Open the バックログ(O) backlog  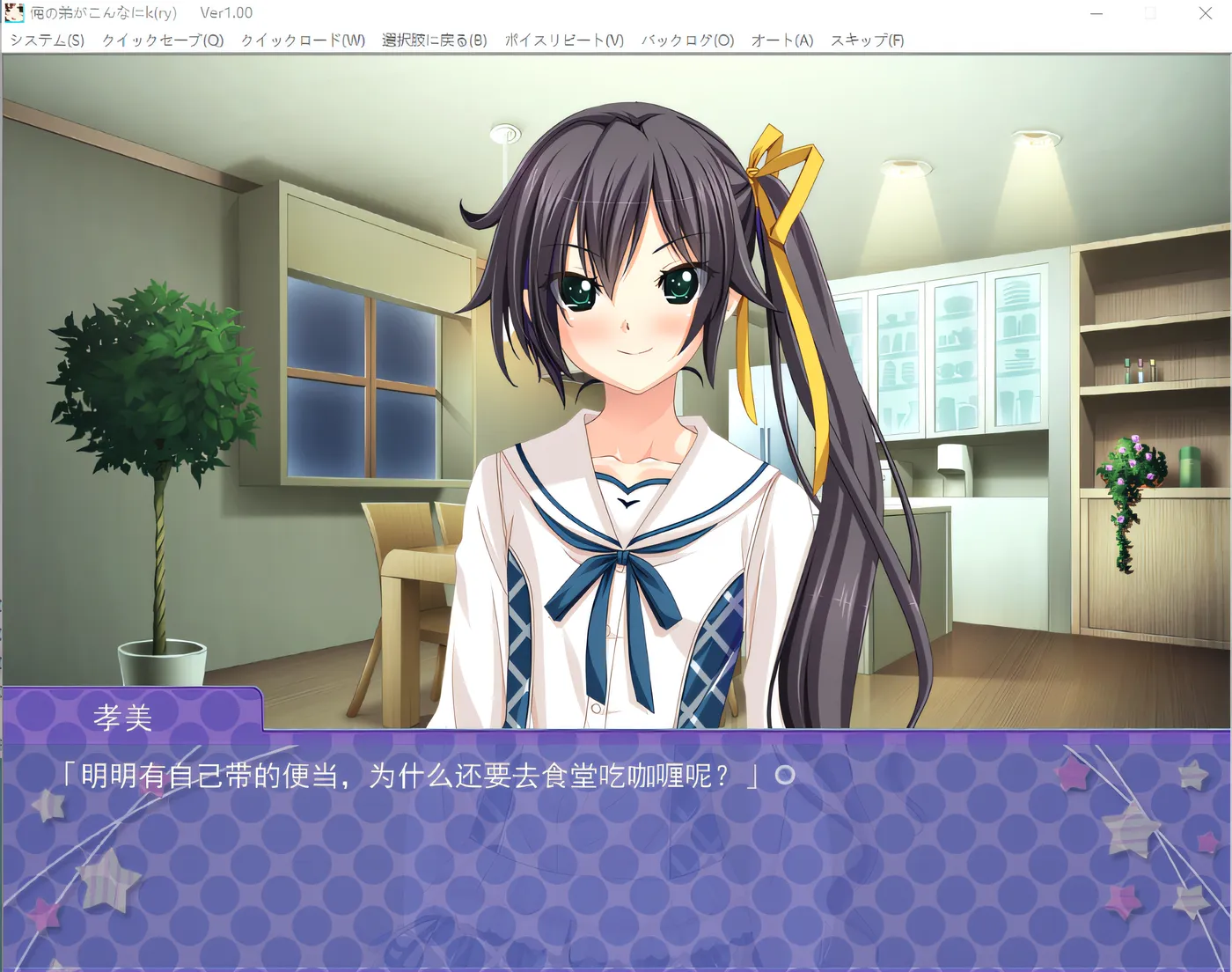coord(686,40)
